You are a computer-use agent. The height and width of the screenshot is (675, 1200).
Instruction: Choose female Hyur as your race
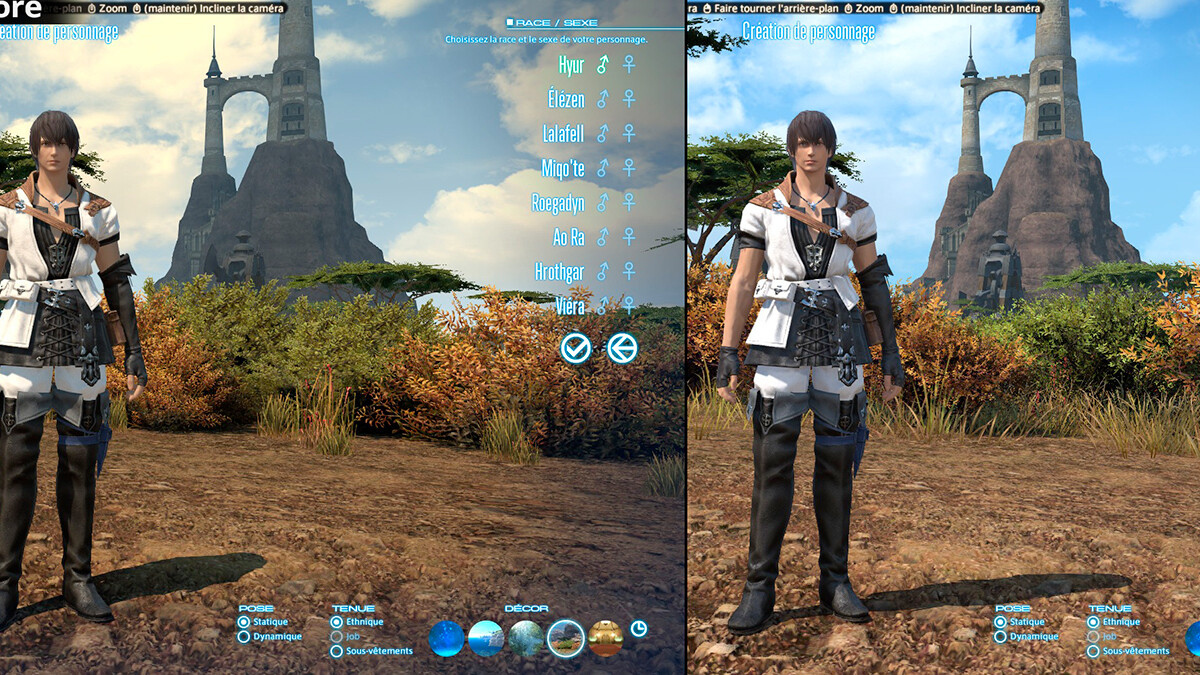tap(629, 65)
